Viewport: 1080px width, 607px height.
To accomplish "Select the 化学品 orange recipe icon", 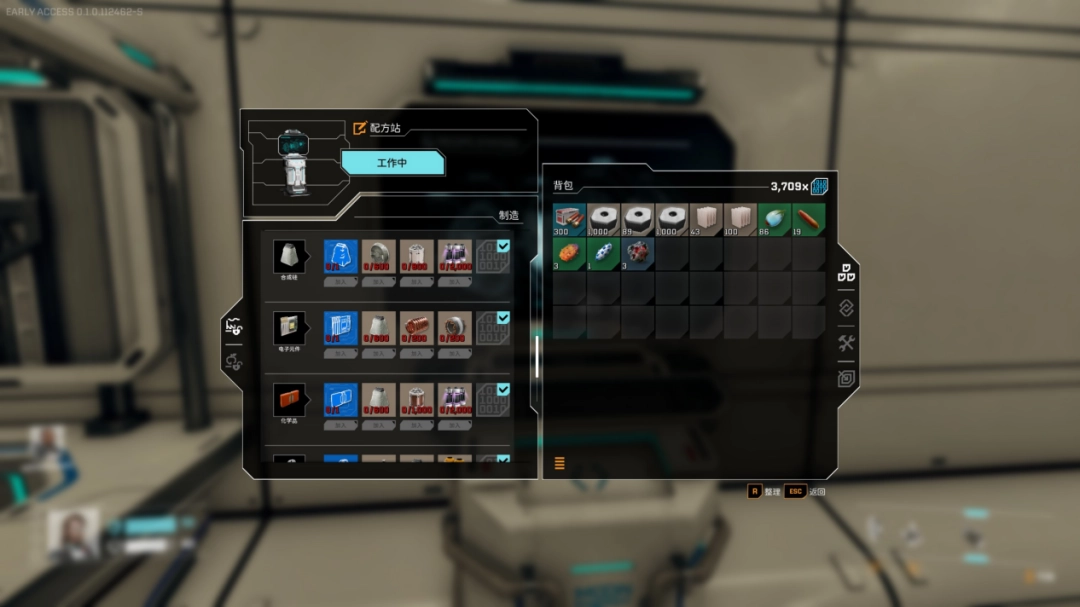I will (289, 400).
